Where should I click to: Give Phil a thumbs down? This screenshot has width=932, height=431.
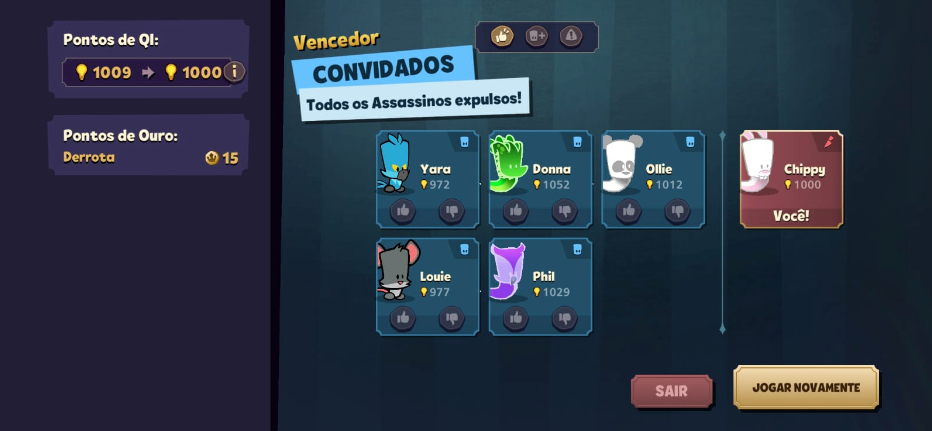(x=565, y=318)
